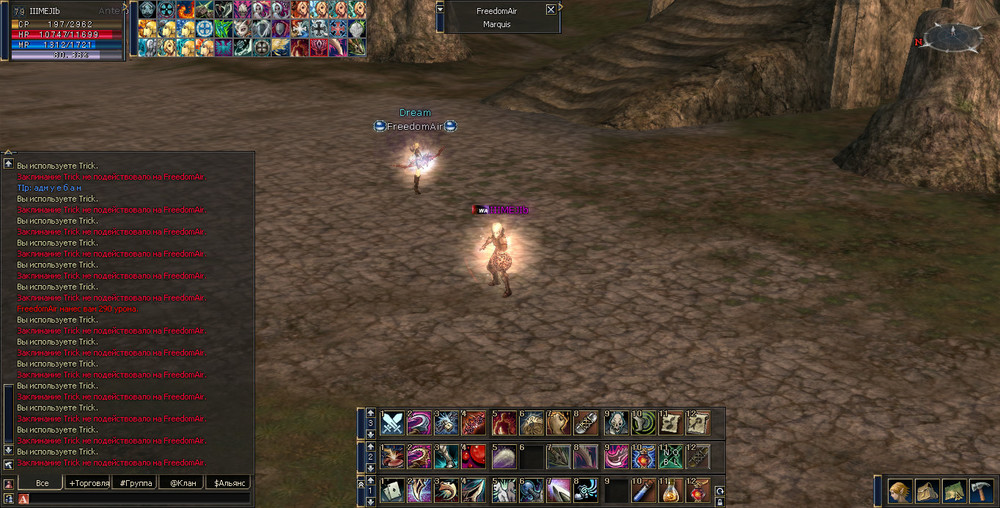Use the blue mana potion slot
This screenshot has width=1000, height=508.
point(642,490)
